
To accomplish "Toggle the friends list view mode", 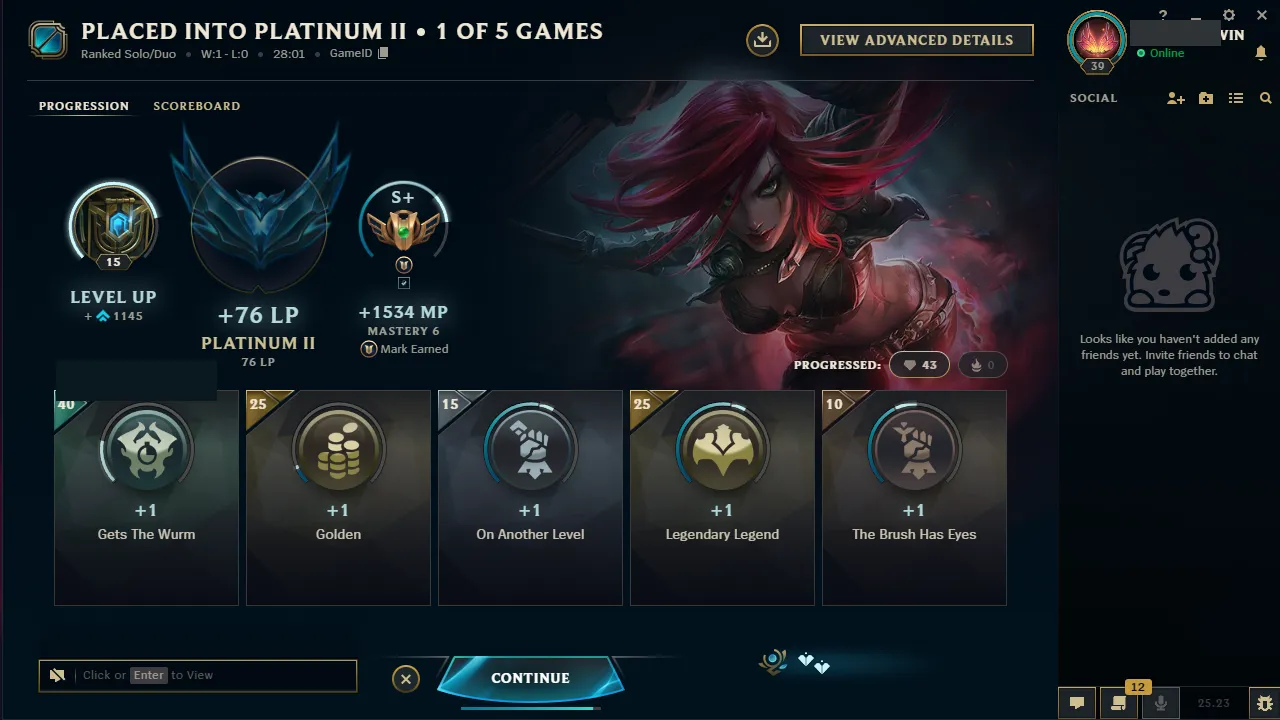I will tap(1236, 98).
